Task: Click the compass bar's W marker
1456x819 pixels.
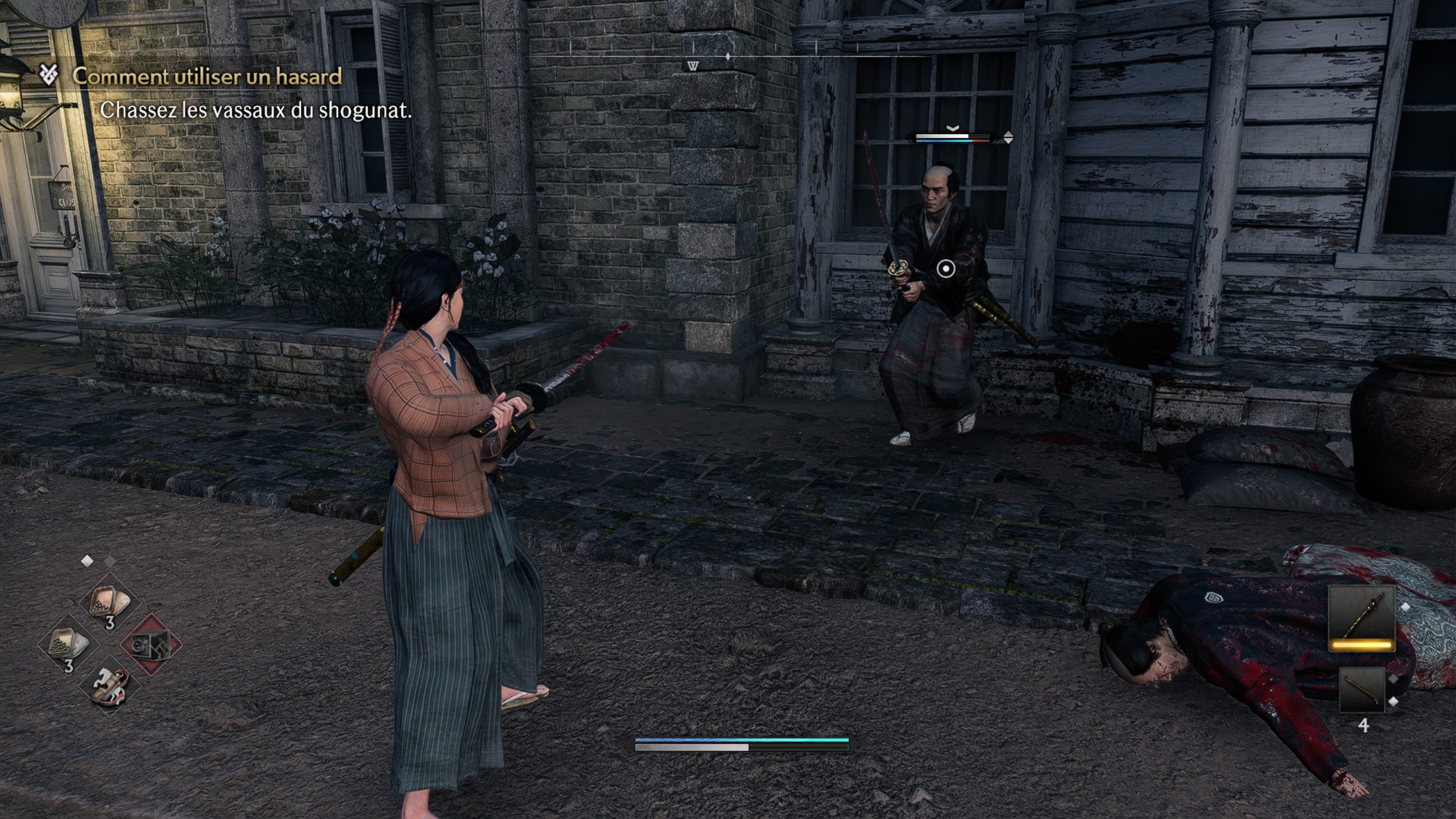Action: (693, 67)
